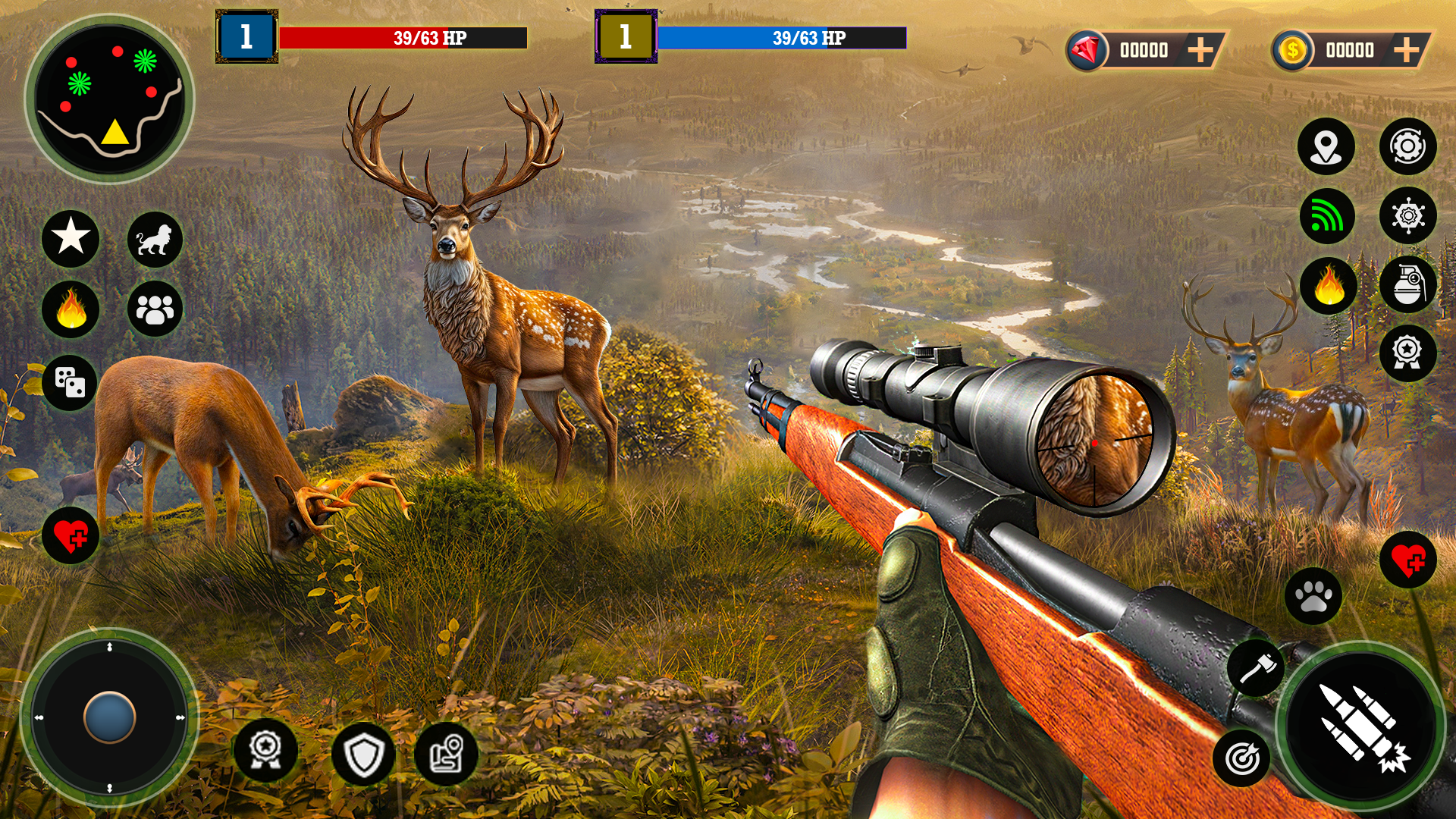The image size is (1456, 819).
Task: Click the dice icon
Action: pyautogui.click(x=70, y=382)
